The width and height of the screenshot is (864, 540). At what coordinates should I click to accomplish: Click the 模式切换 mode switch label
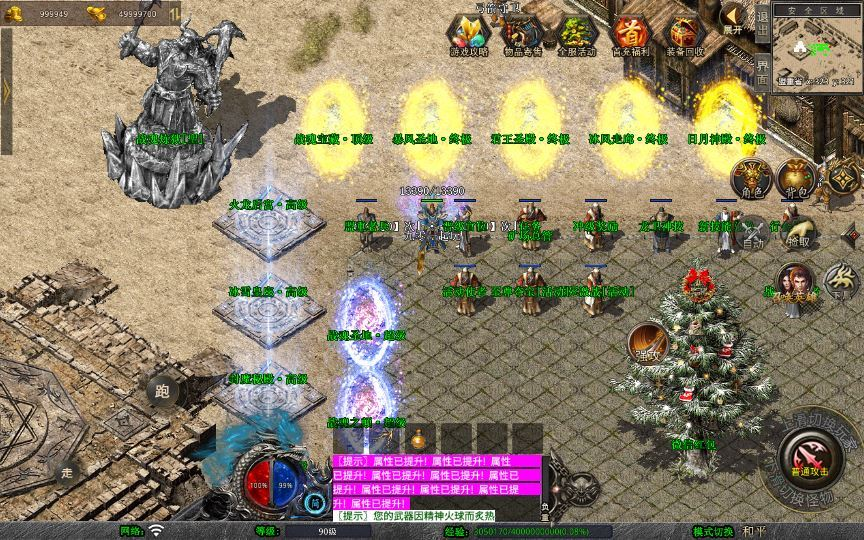coord(716,531)
